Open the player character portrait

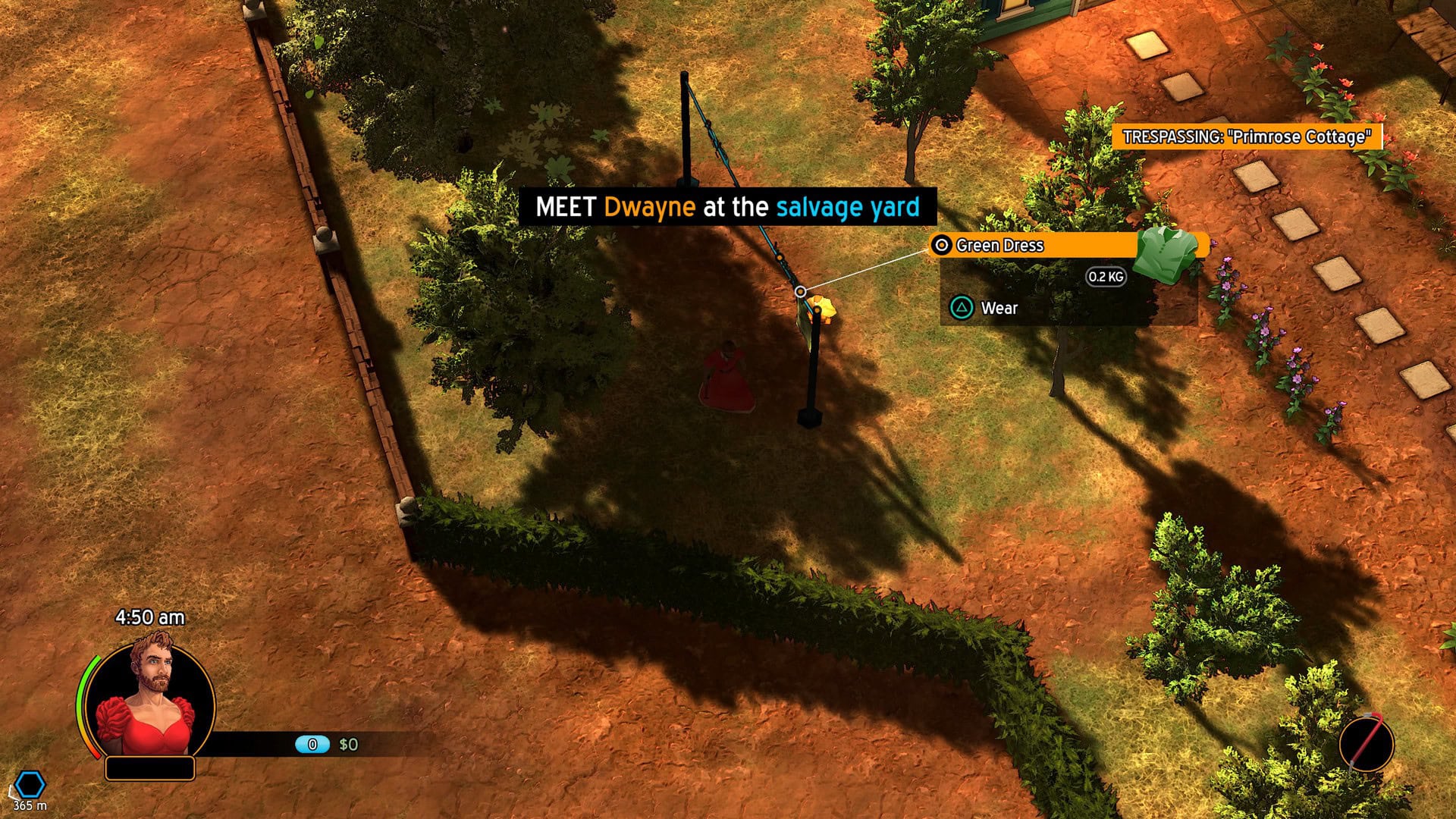click(149, 700)
